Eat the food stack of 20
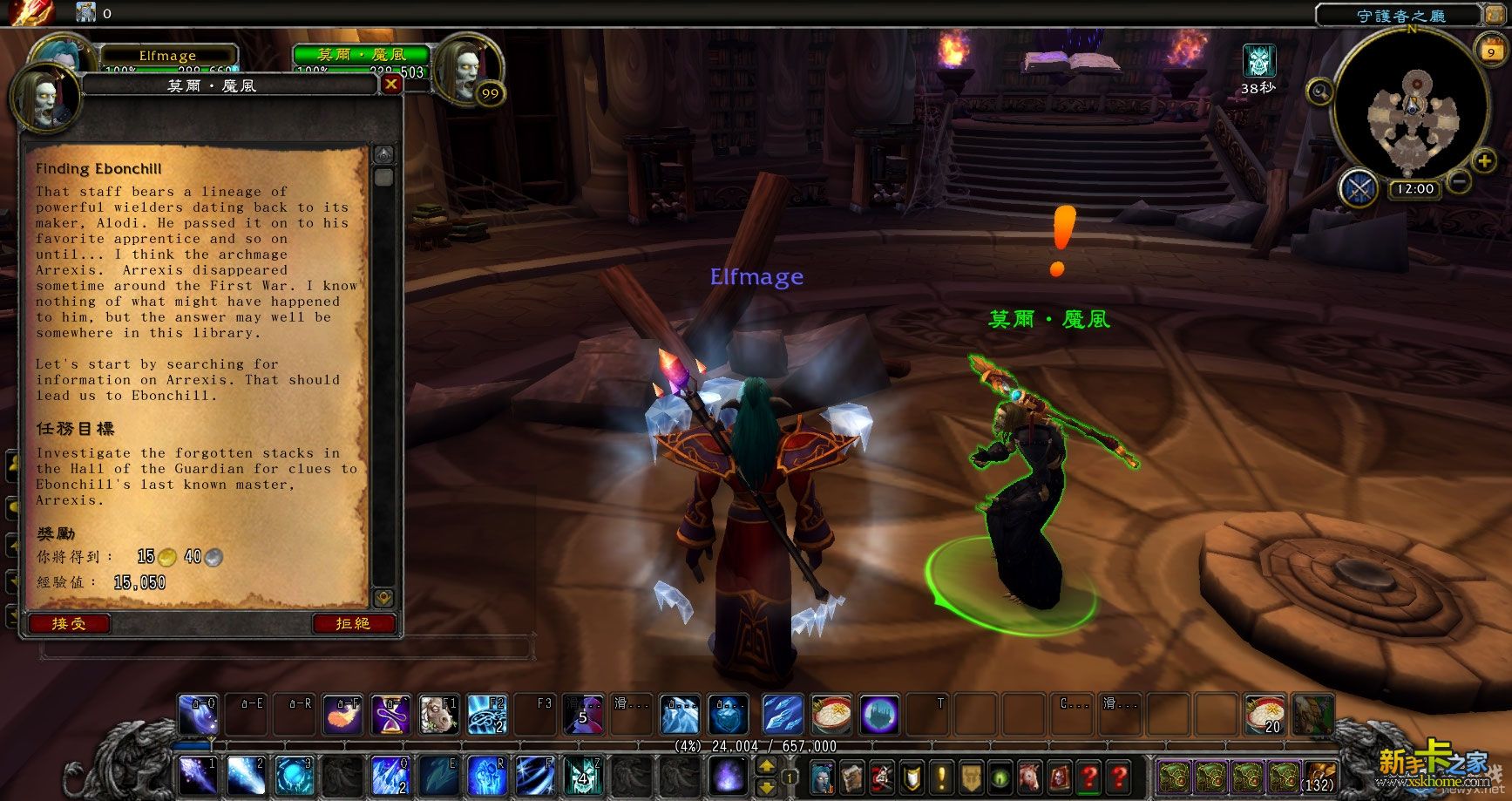The height and width of the screenshot is (801, 1512). click(x=1264, y=715)
